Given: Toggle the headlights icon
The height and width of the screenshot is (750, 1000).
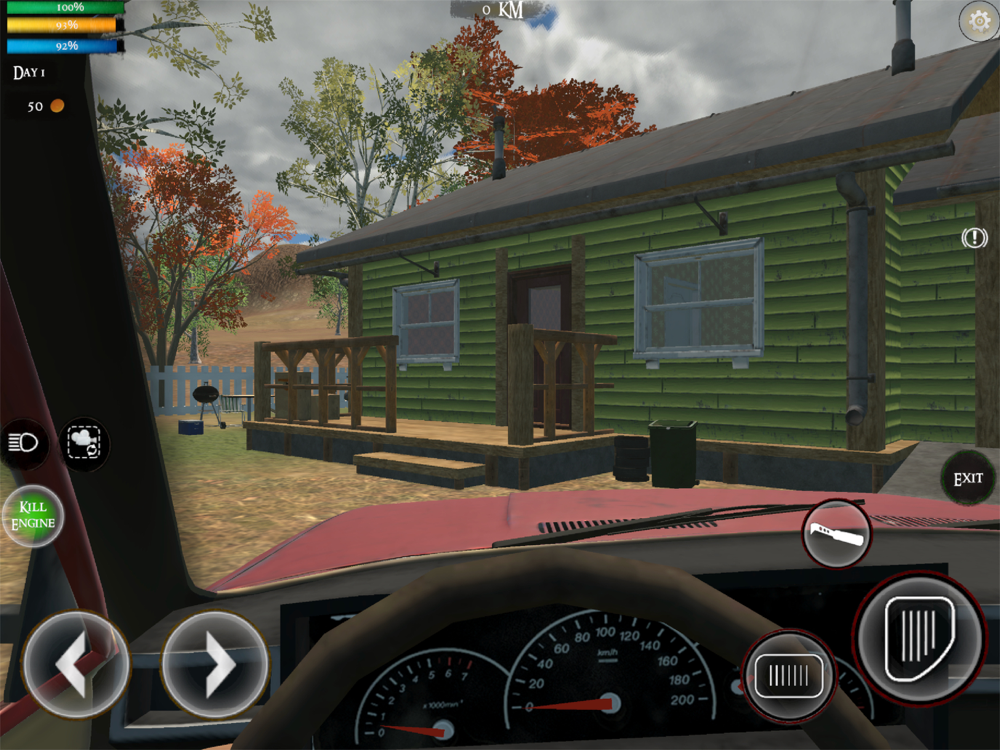Looking at the screenshot, I should (x=24, y=444).
